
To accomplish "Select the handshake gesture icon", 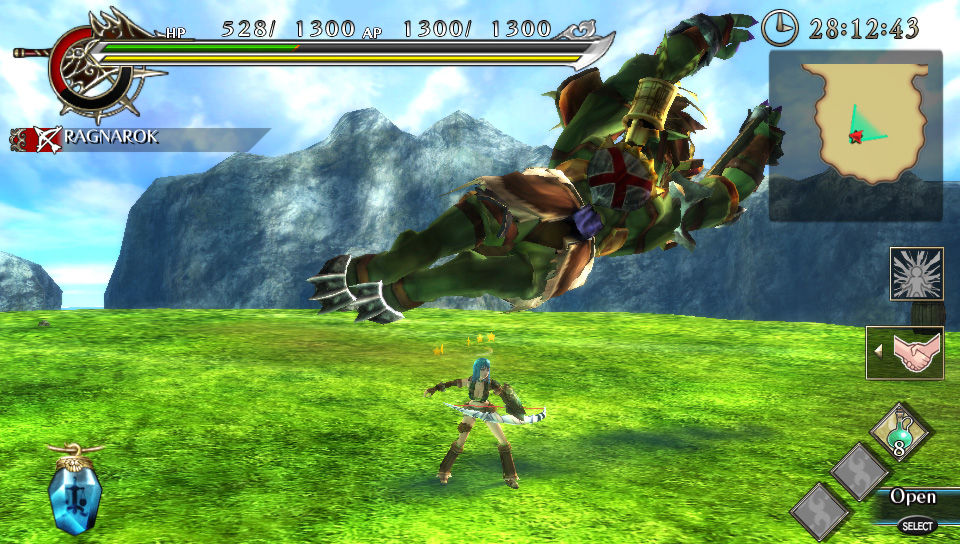I will pos(904,353).
